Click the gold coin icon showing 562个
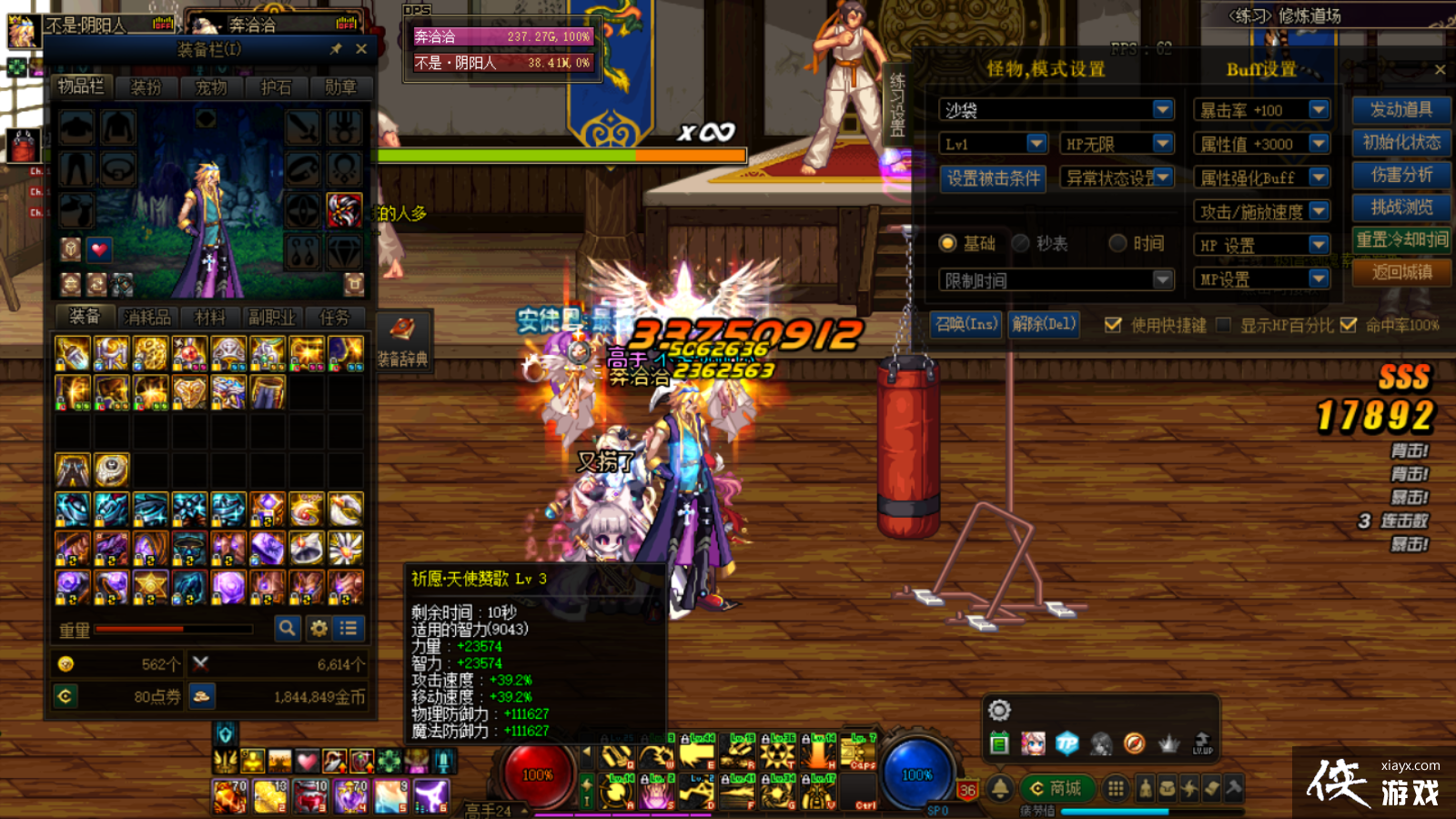This screenshot has height=819, width=1456. pos(65,663)
